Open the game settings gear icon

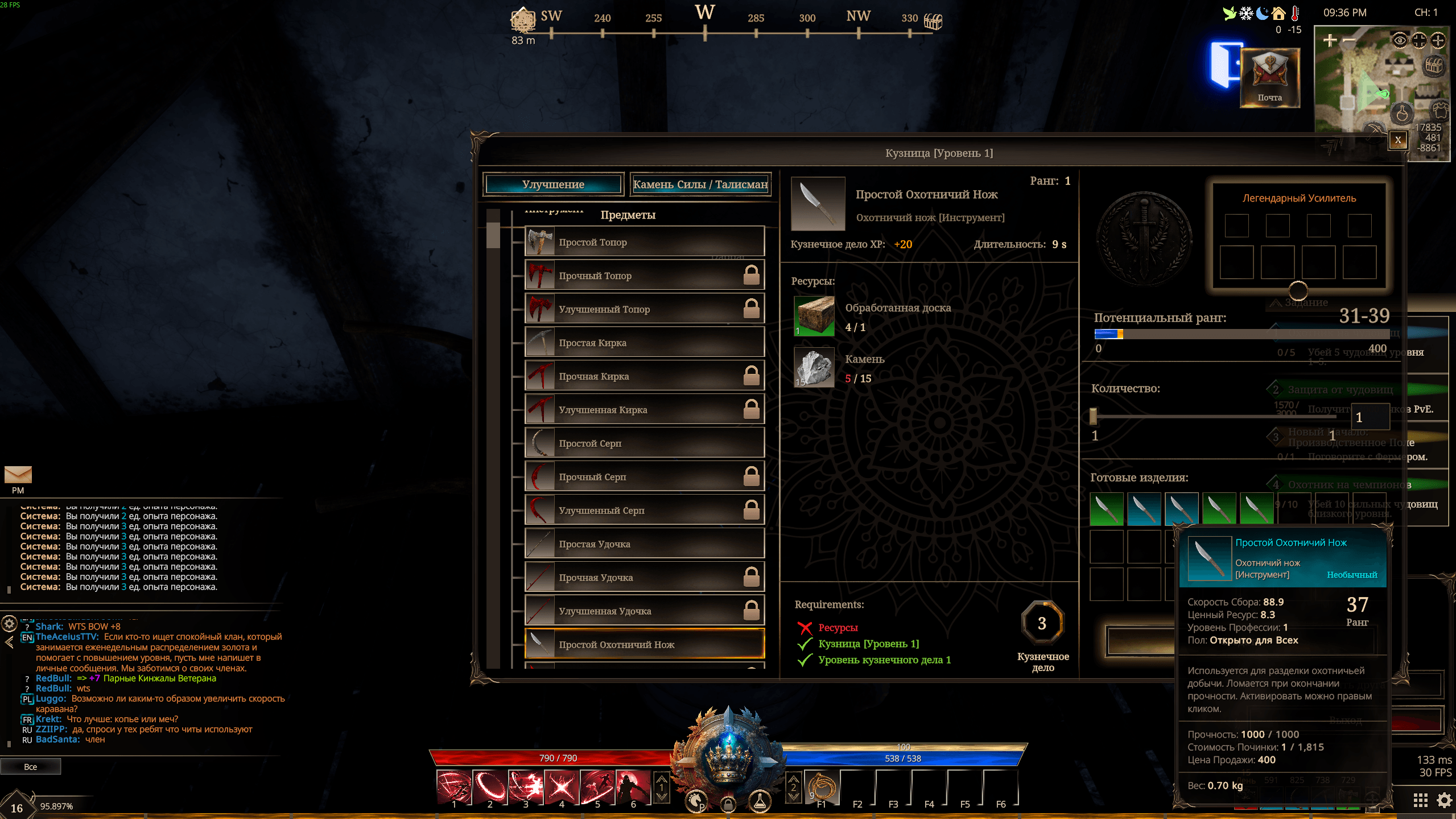coord(1444,800)
